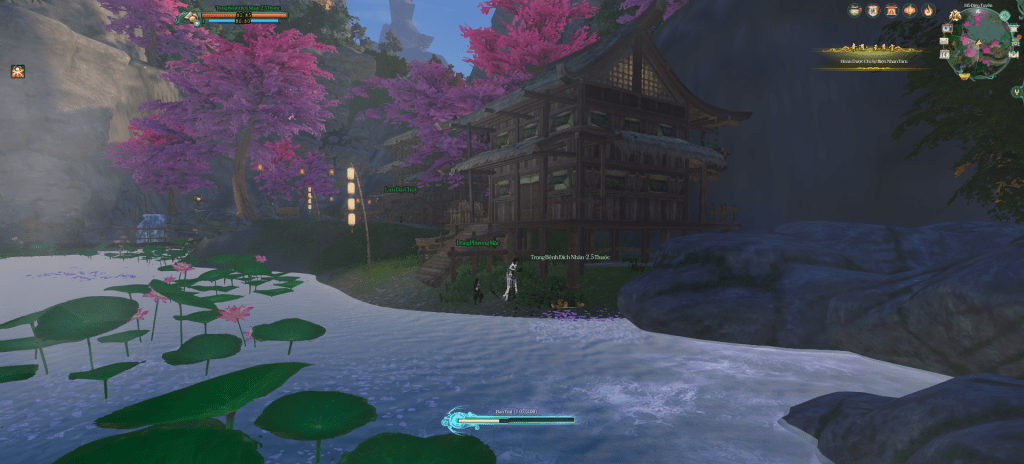The height and width of the screenshot is (464, 1024).
Task: Click the flame icon in the top row
Action: pyautogui.click(x=929, y=10)
